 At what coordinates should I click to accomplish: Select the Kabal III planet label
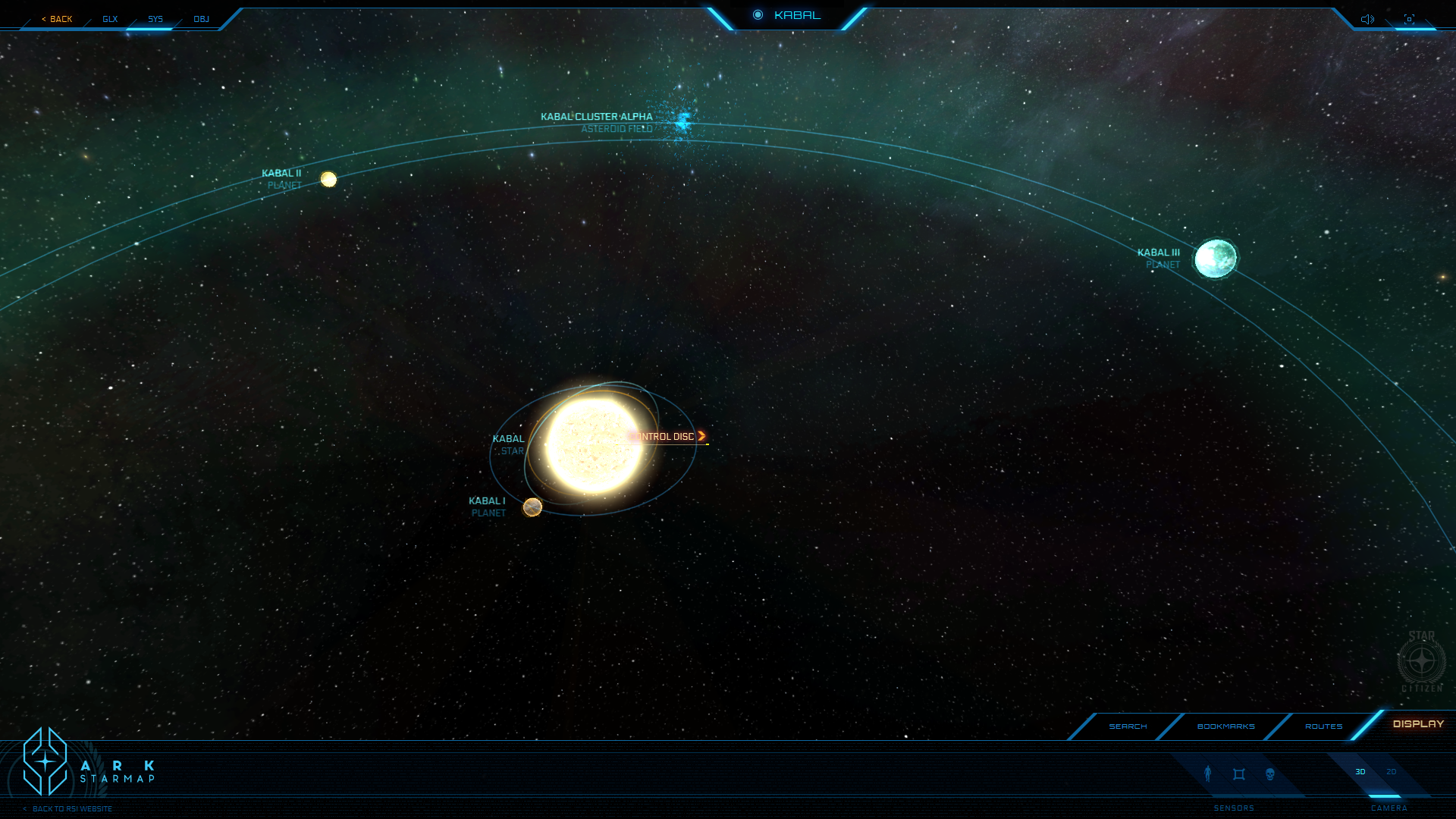click(x=1159, y=253)
